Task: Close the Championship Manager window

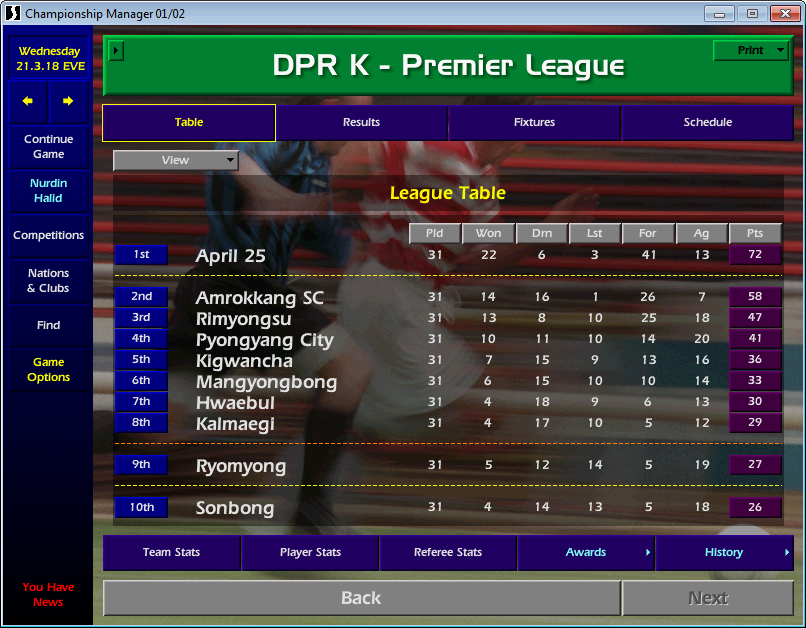Action: coord(783,13)
